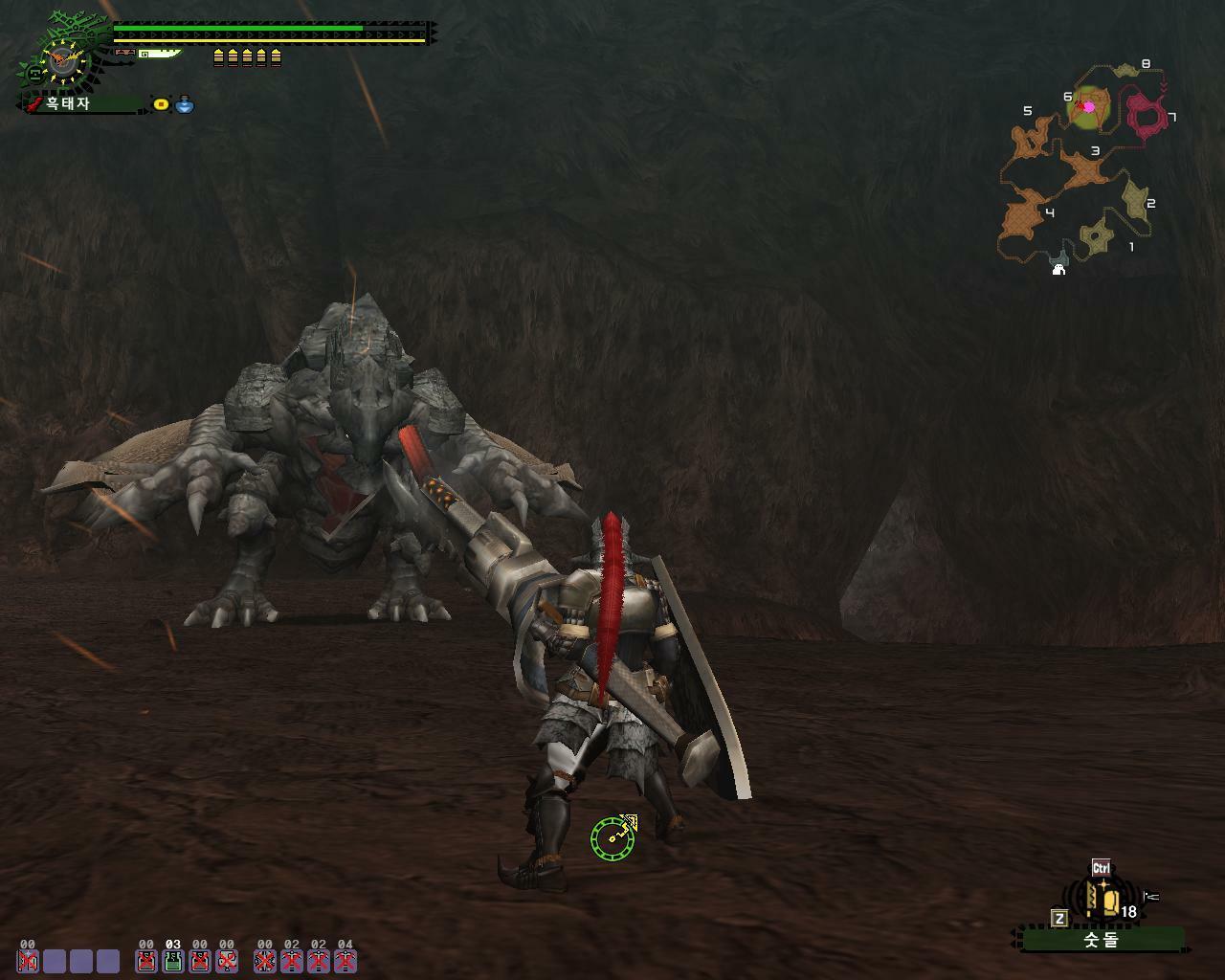This screenshot has height=980, width=1225.
Task: Select the pink monster marker on the minimap
Action: point(1088,107)
